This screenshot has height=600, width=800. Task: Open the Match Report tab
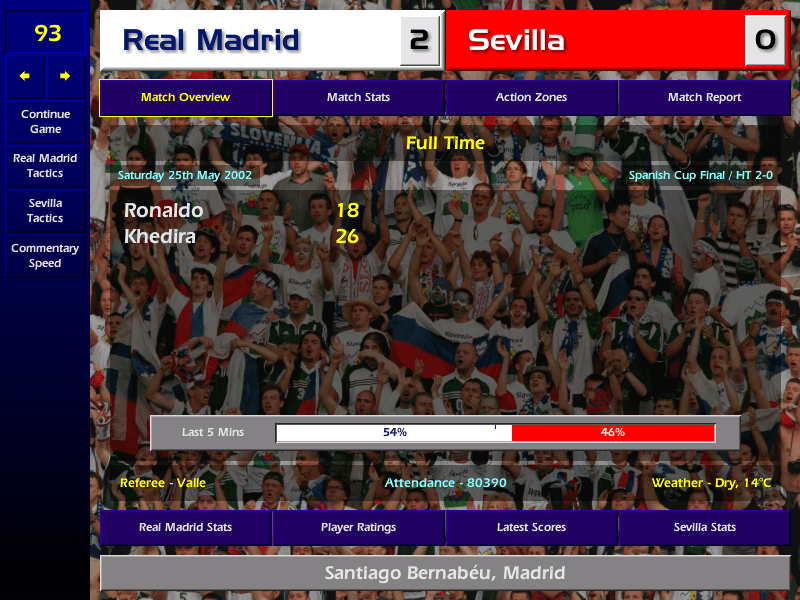coord(704,98)
